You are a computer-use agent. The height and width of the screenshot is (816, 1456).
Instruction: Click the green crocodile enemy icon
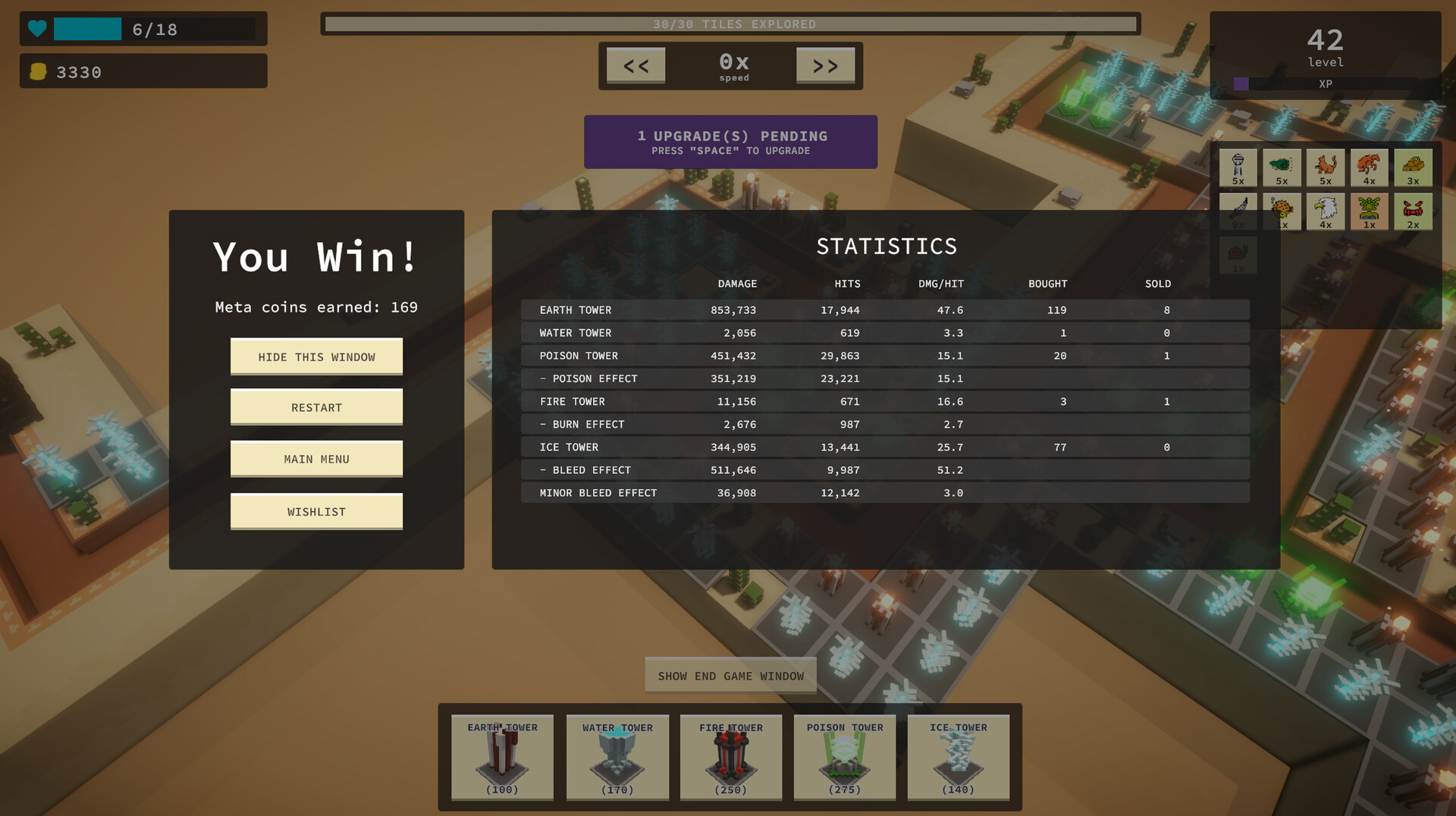(x=1282, y=167)
